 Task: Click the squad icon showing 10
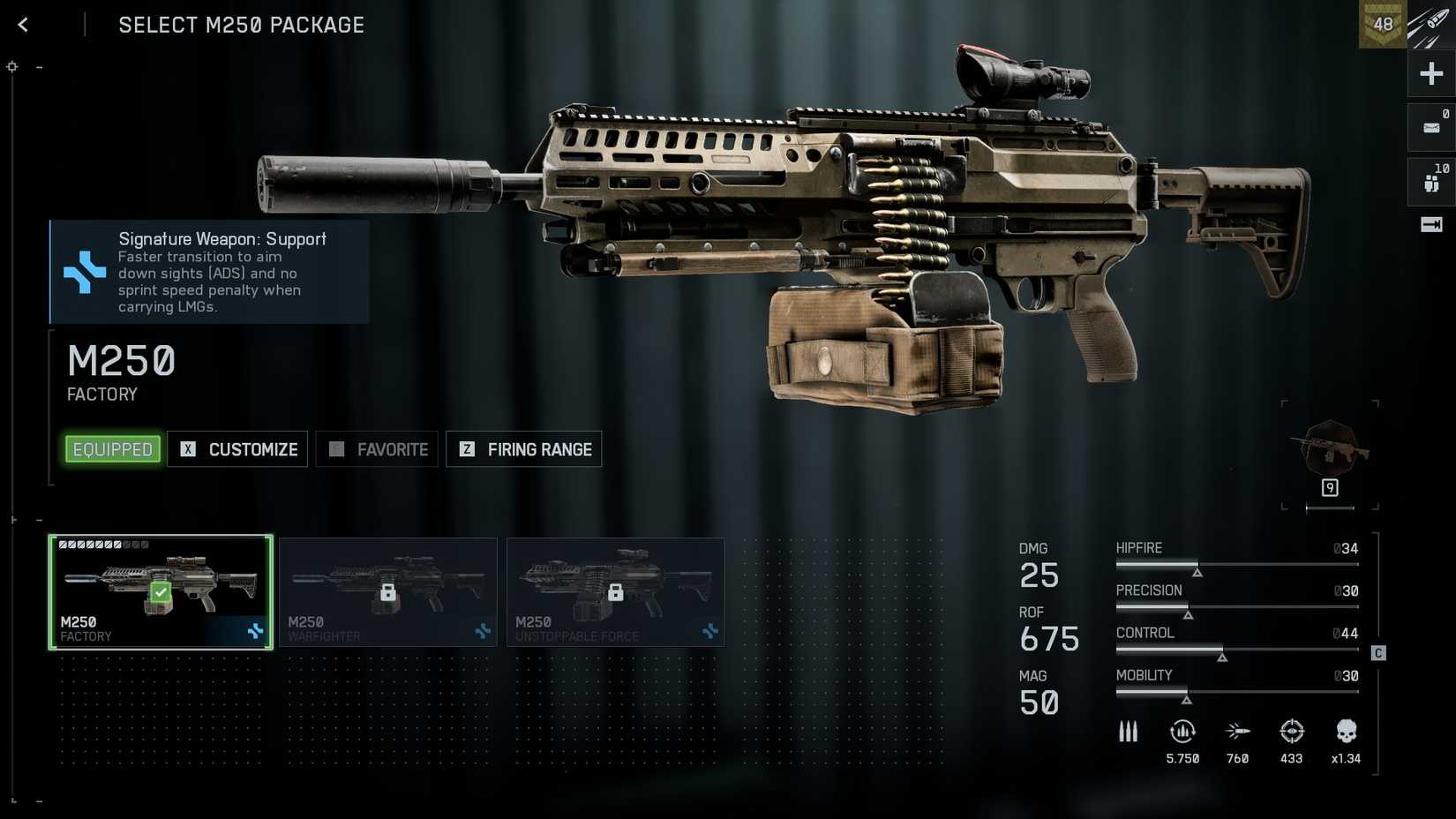tap(1430, 181)
